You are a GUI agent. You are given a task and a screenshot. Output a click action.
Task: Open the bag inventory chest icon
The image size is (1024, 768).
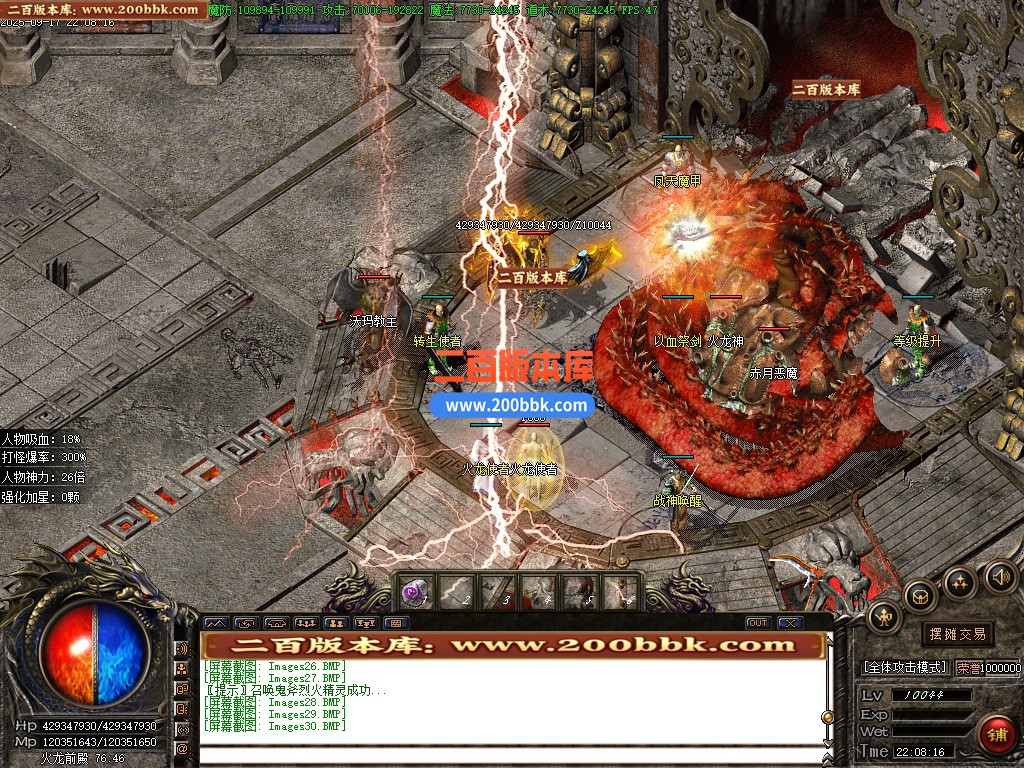920,596
